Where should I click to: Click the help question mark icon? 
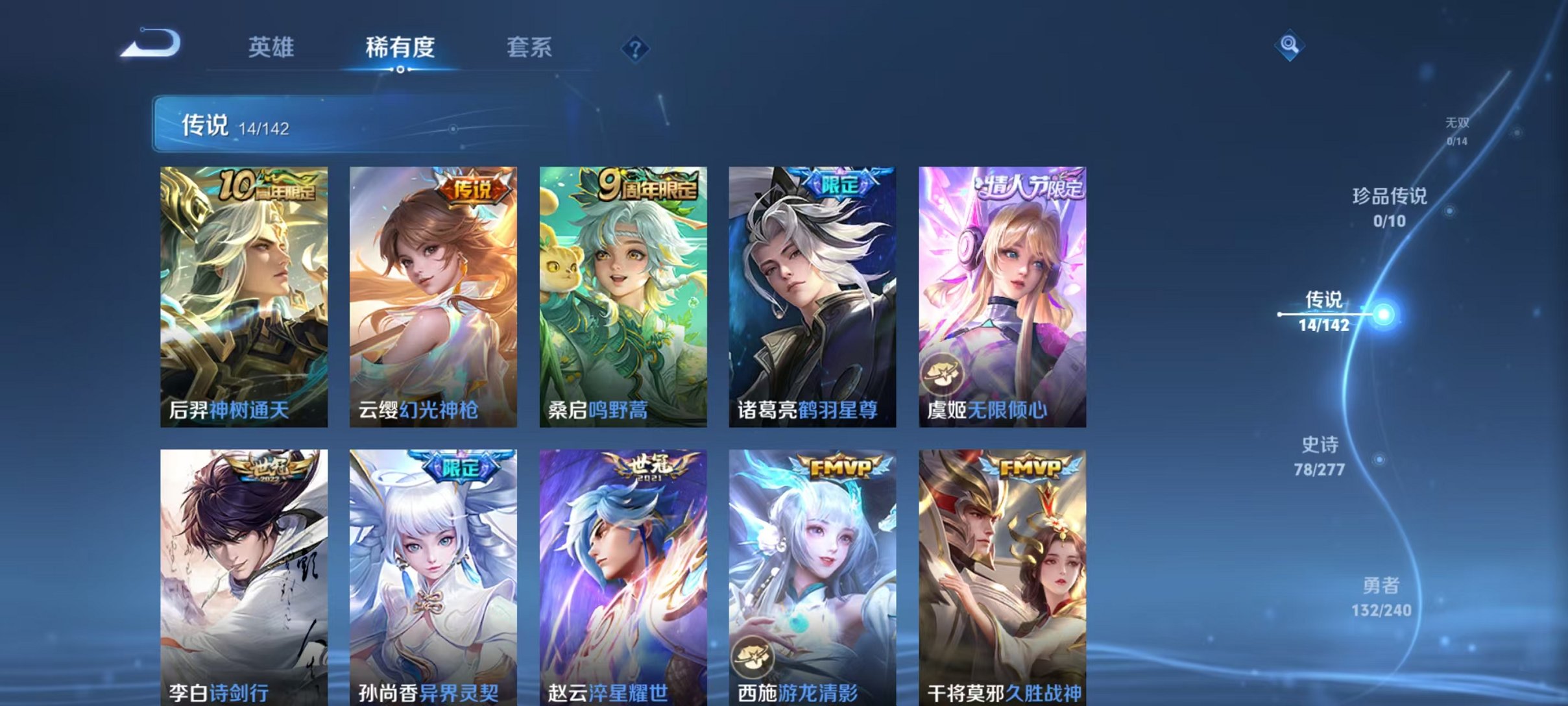coord(638,48)
